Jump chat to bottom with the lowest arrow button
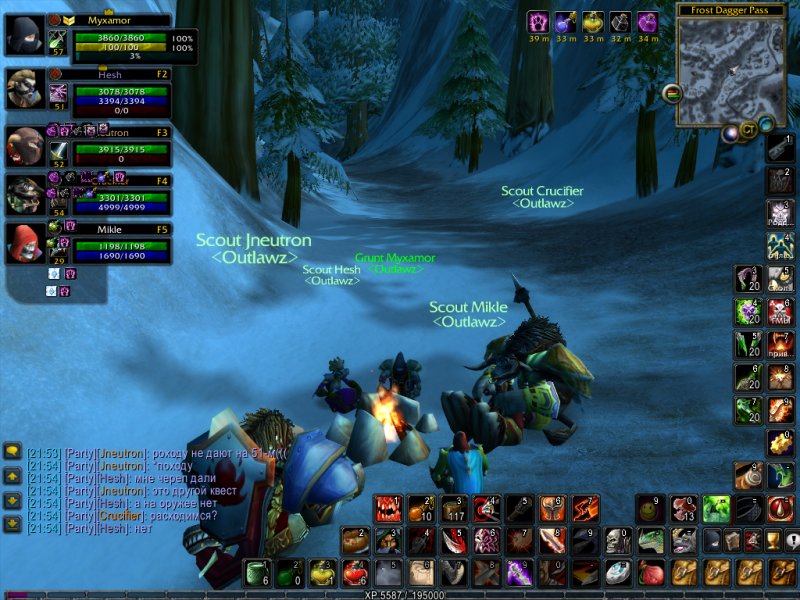 tap(12, 524)
